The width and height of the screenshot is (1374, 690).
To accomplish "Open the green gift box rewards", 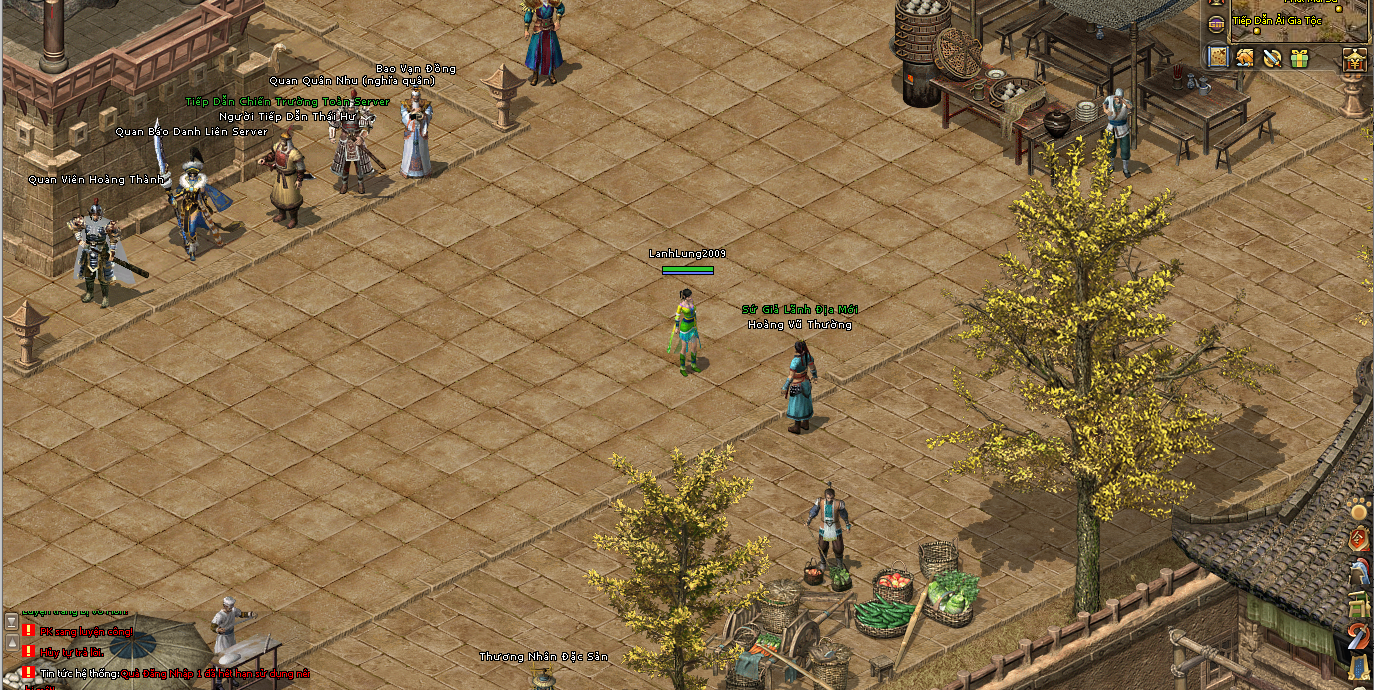I will pyautogui.click(x=1299, y=58).
